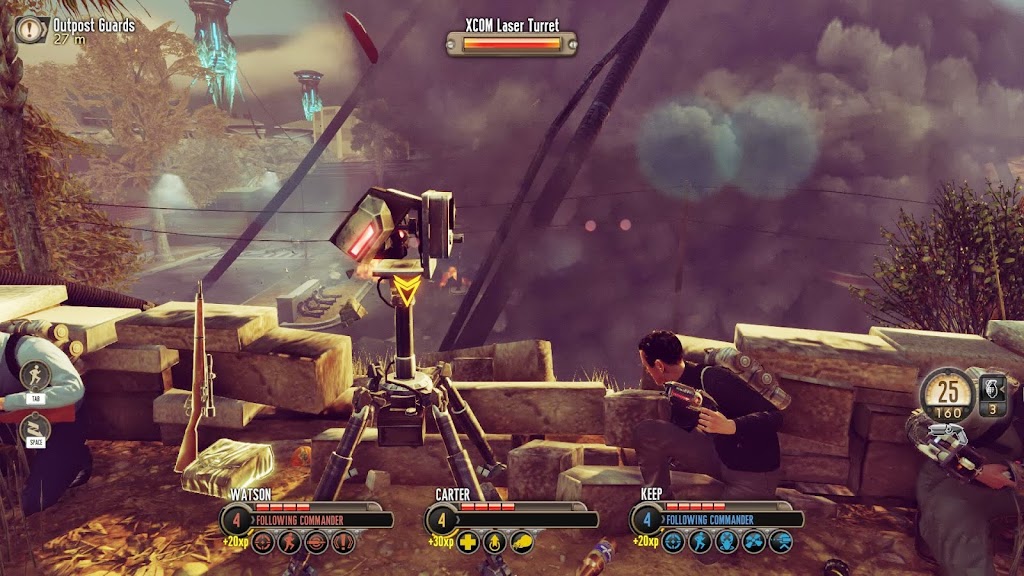Activate Carter's yellow upward arrow lift ability
This screenshot has width=1024, height=576.
coord(496,542)
